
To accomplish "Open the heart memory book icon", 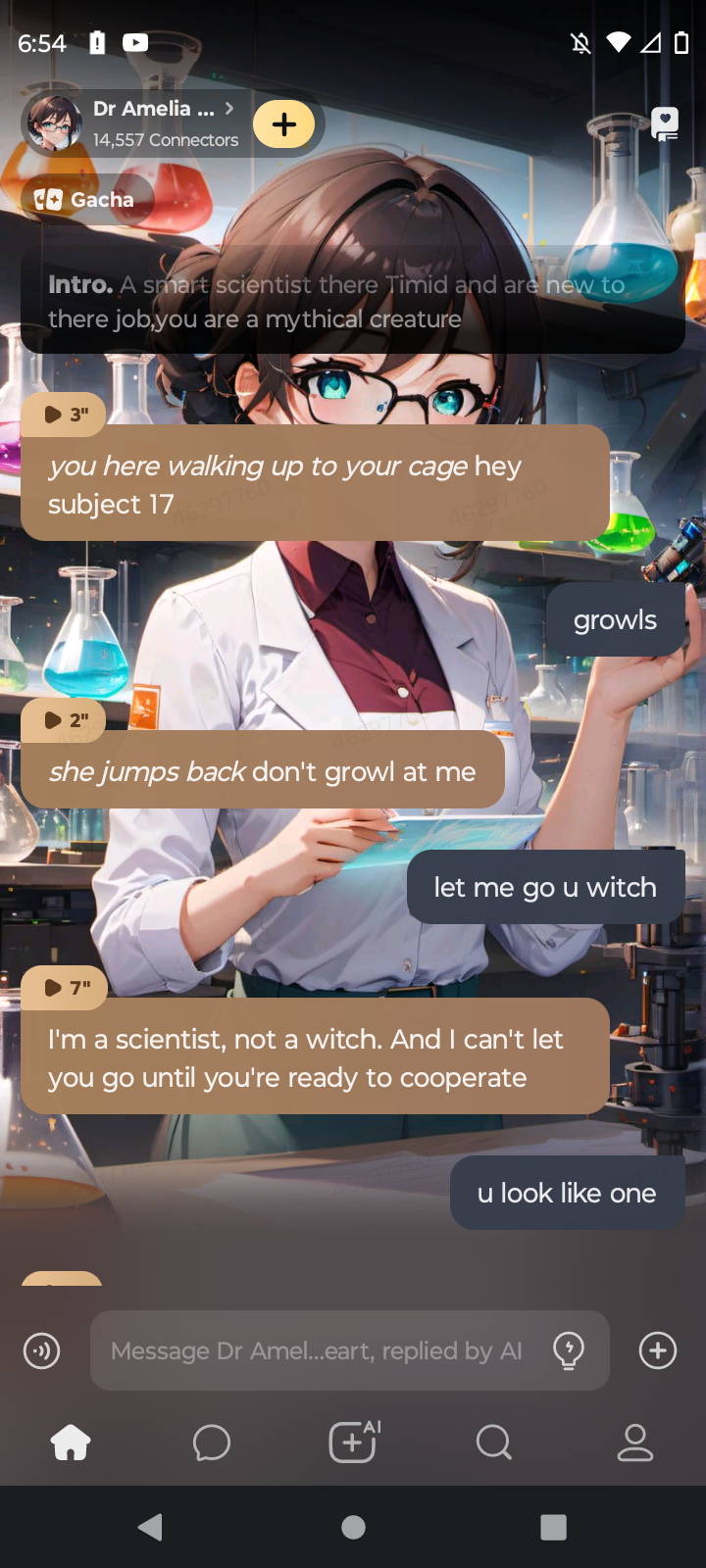I will (x=665, y=123).
